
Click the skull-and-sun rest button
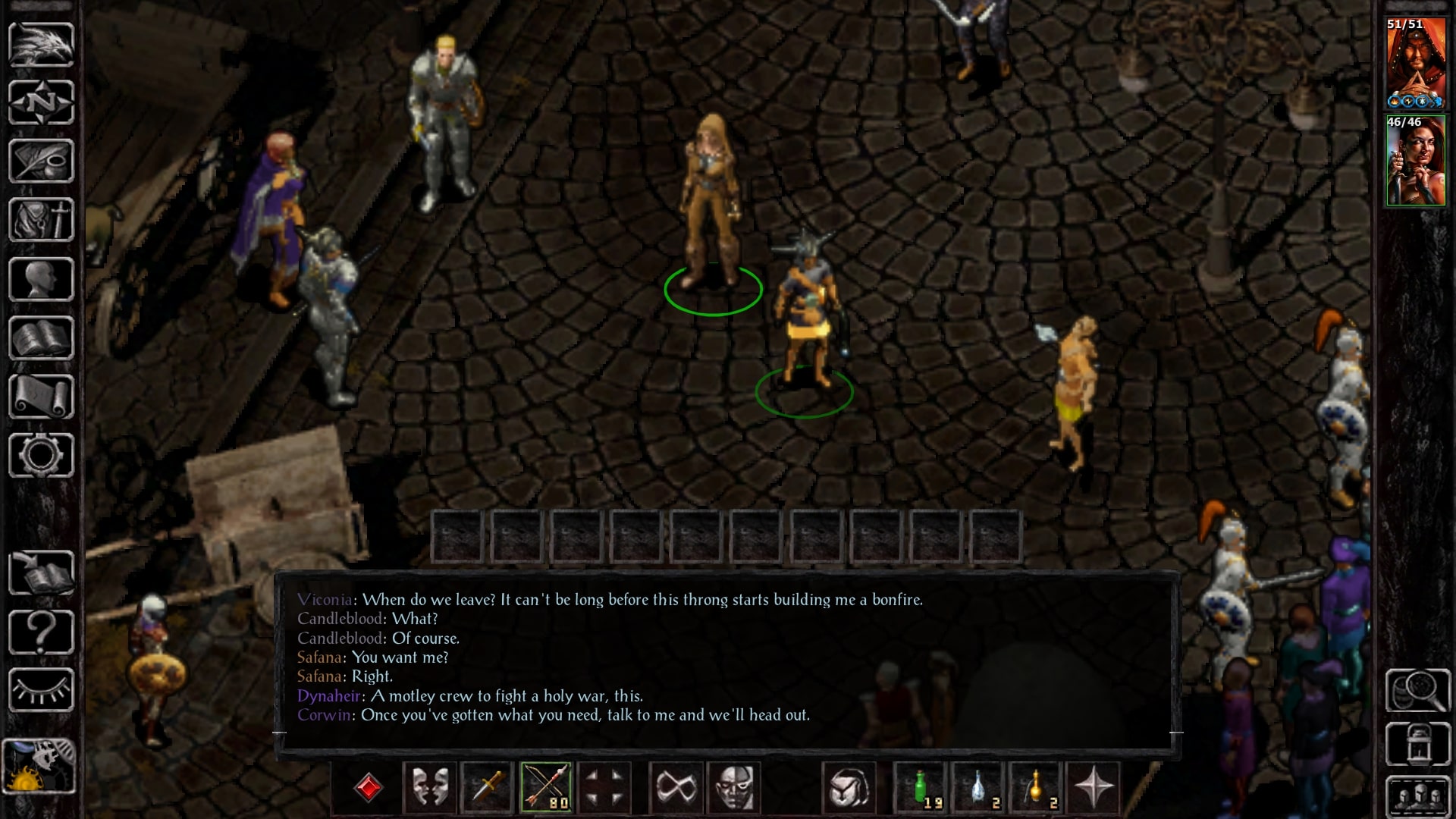[x=39, y=766]
